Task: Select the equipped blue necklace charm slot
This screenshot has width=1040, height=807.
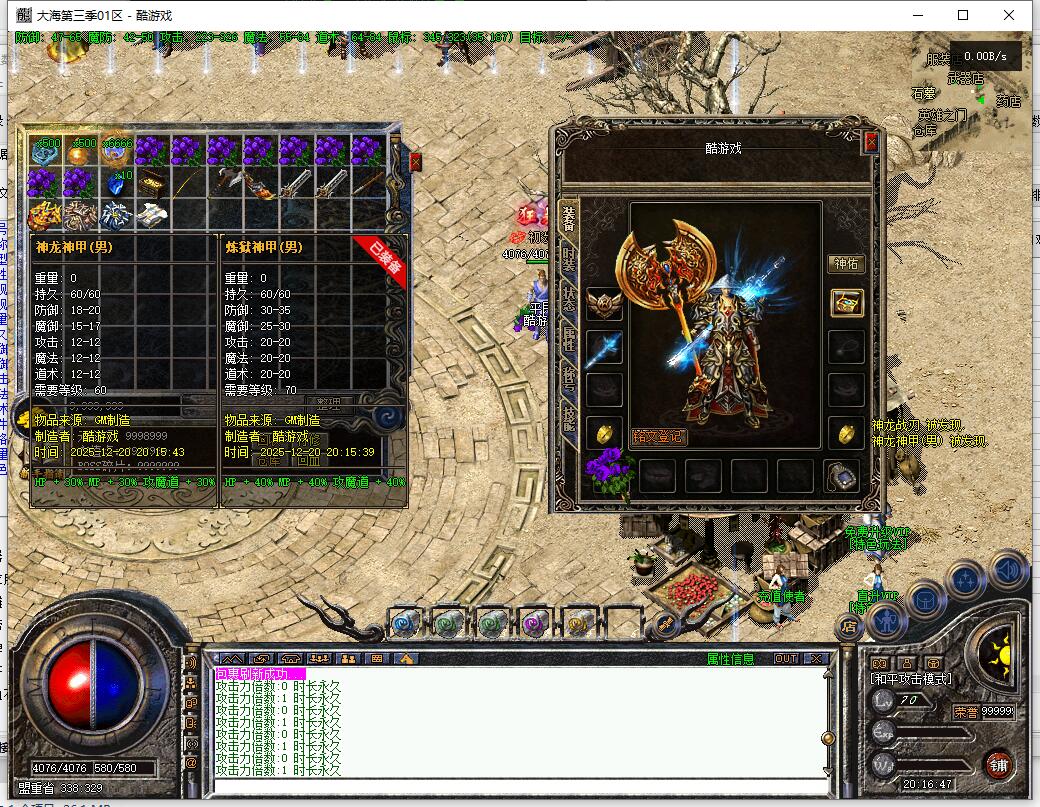Action: (604, 347)
